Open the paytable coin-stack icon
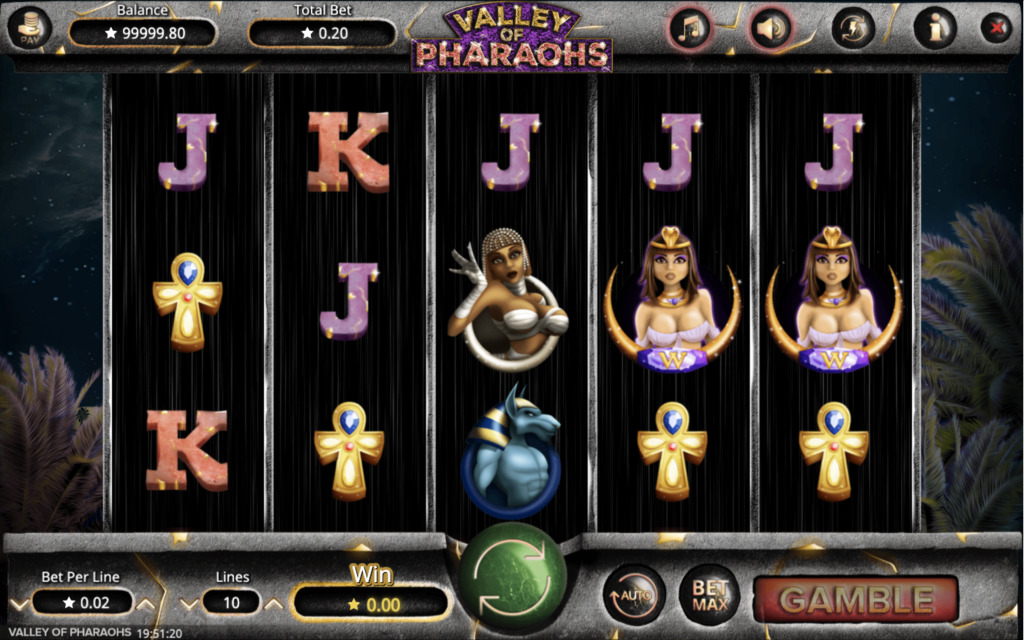 [29, 29]
